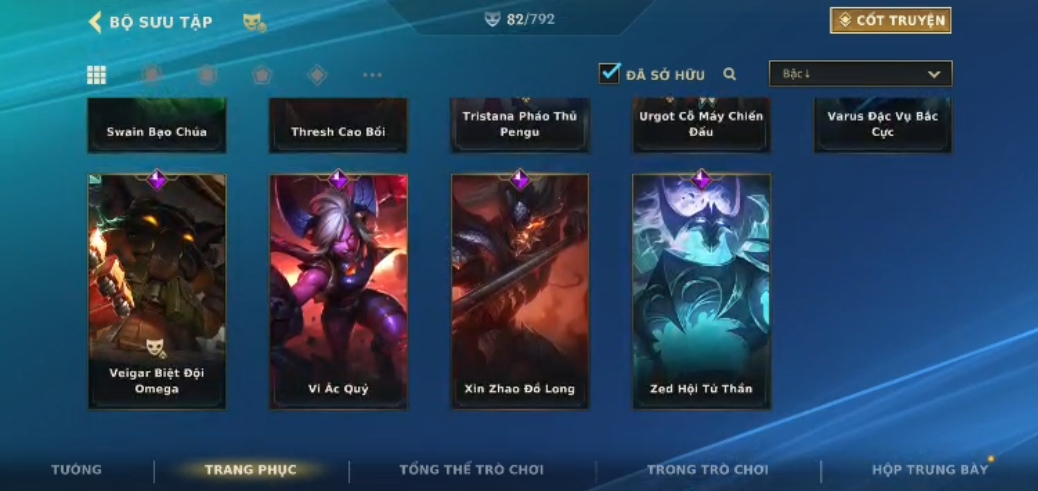Pick the Zed Hội Tử Thần skin

(x=701, y=290)
